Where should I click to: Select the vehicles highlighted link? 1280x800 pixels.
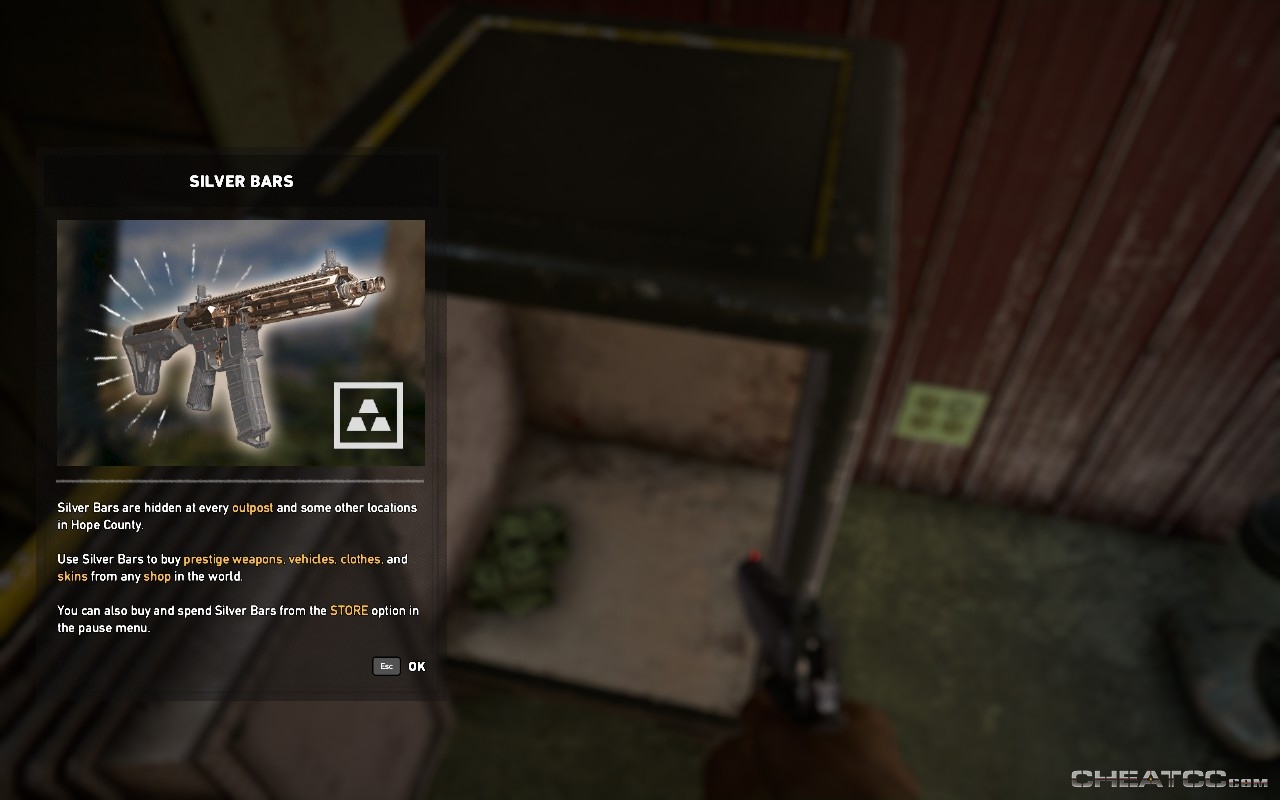coord(311,559)
